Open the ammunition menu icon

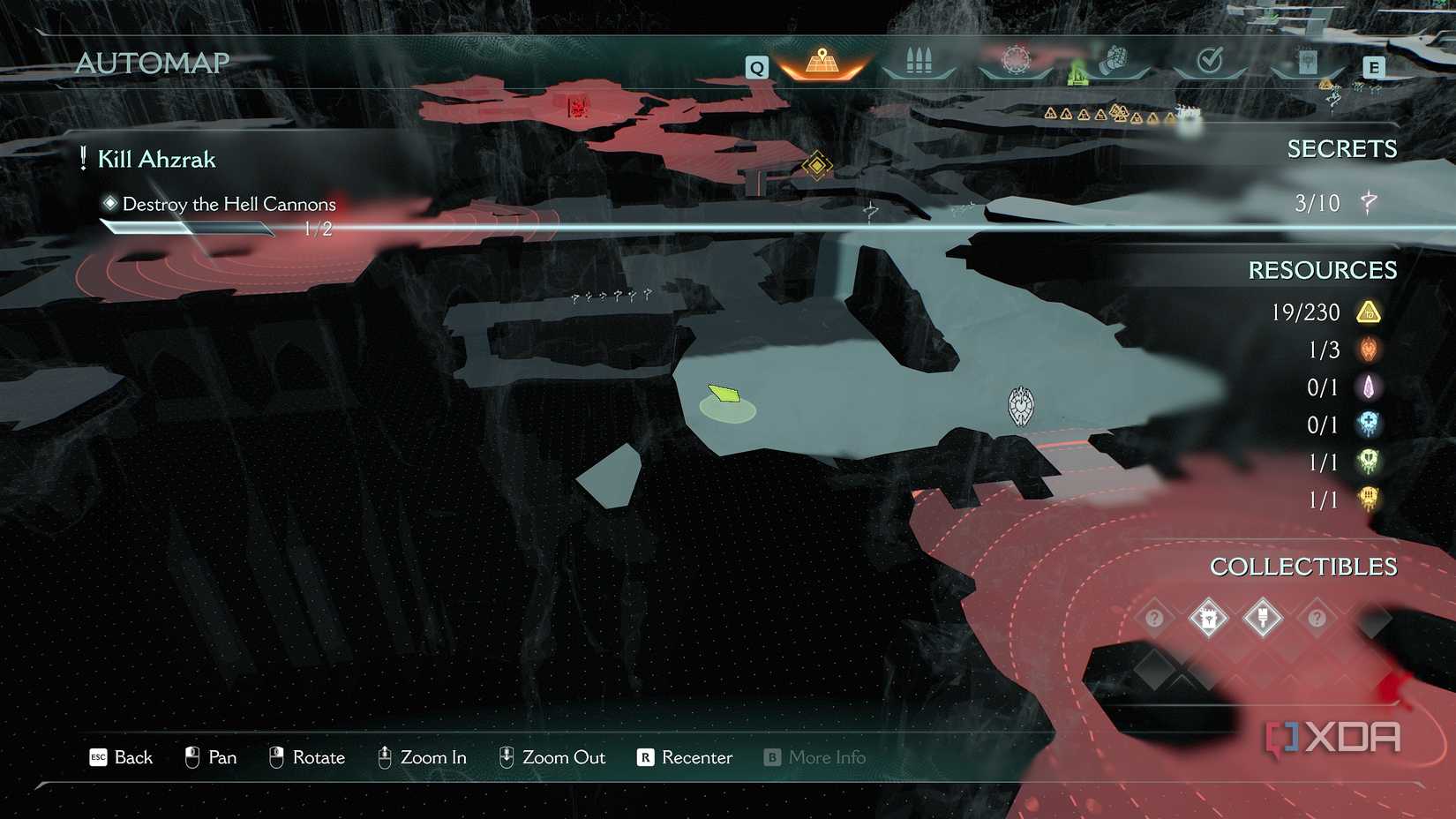tap(919, 60)
